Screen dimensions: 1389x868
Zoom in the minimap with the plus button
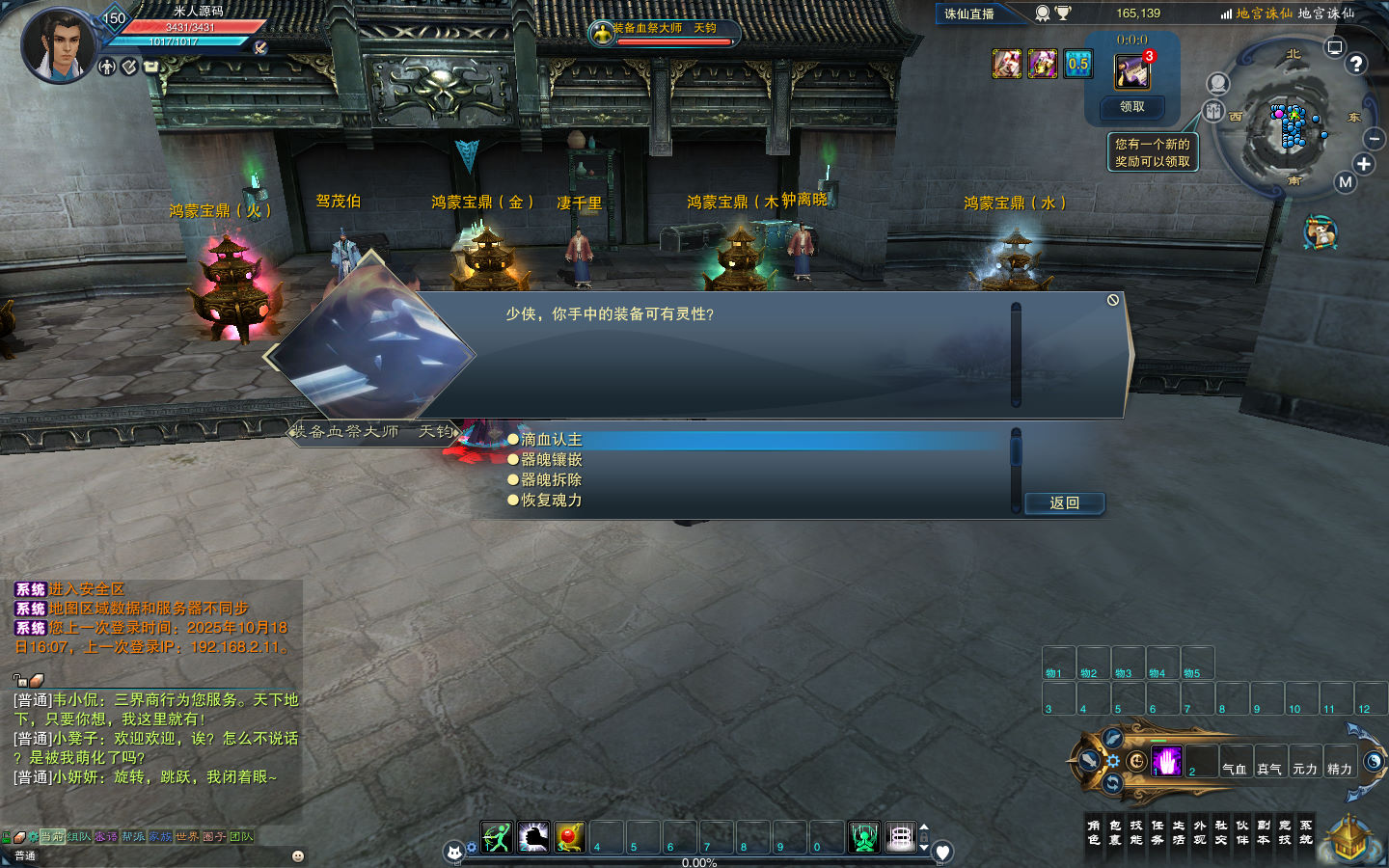click(x=1364, y=164)
